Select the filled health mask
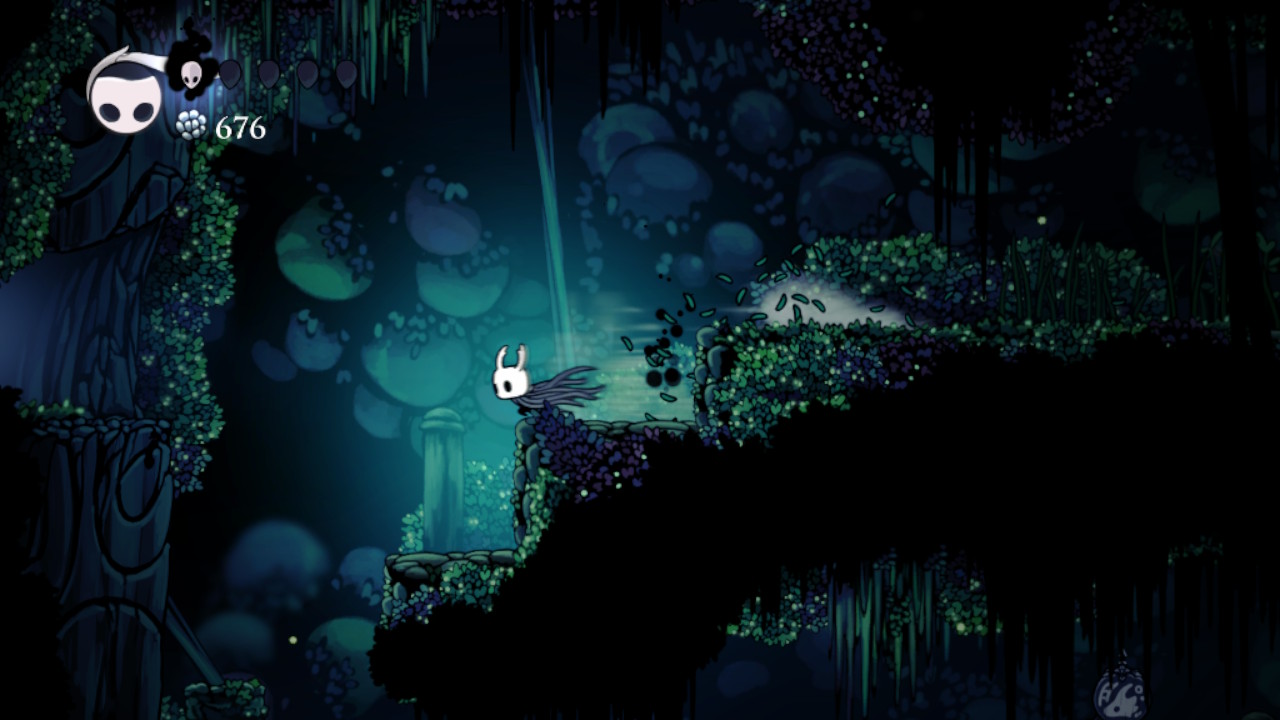 click(x=192, y=74)
